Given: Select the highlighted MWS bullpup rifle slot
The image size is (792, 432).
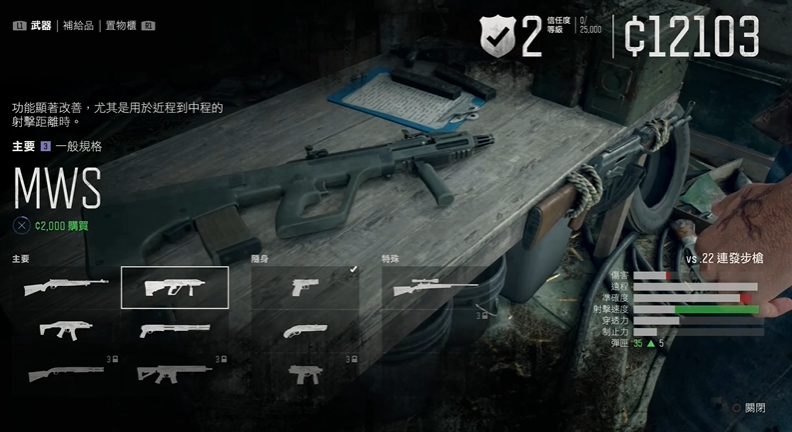Looking at the screenshot, I should [x=174, y=288].
